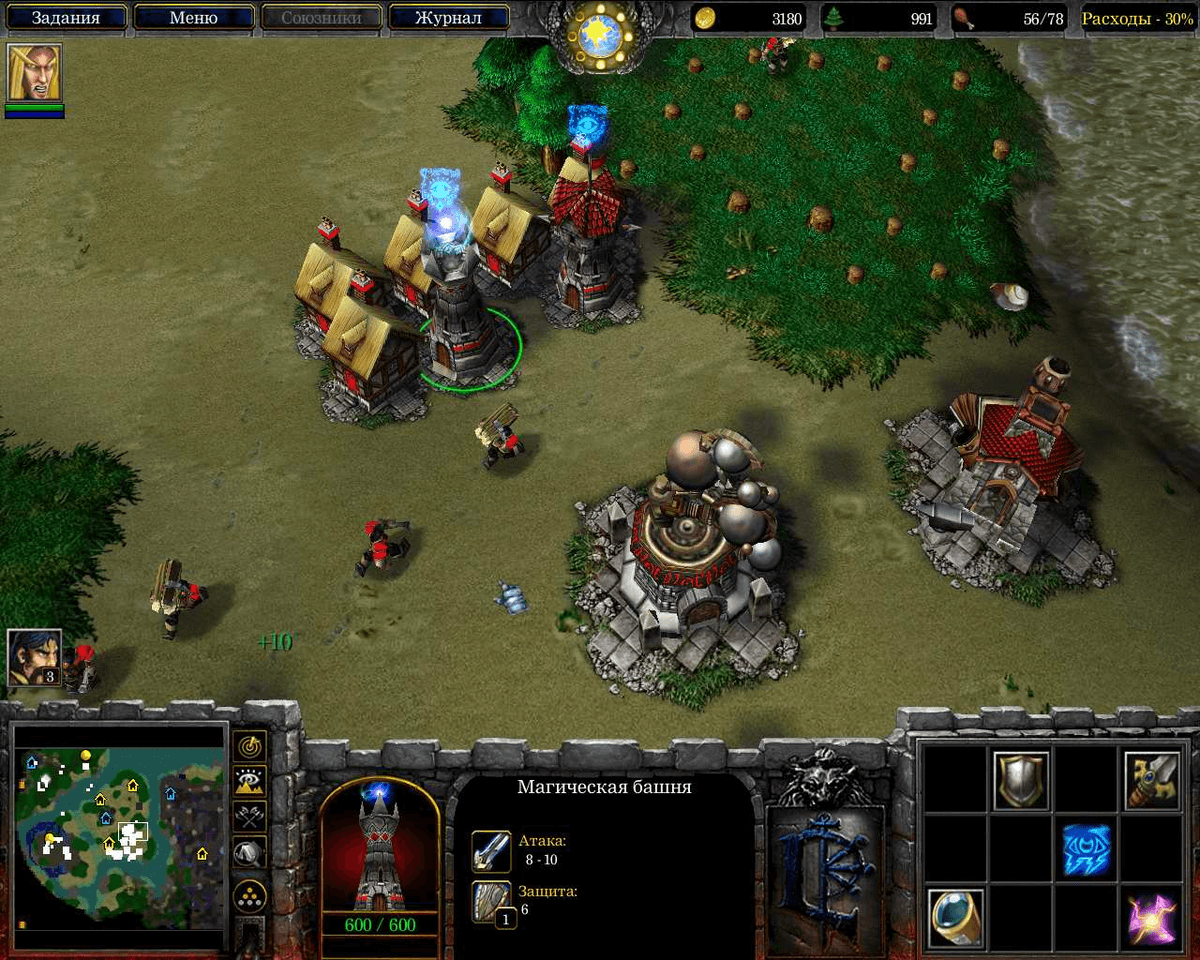Click the attack icon in the info panel
1200x960 pixels.
492,851
